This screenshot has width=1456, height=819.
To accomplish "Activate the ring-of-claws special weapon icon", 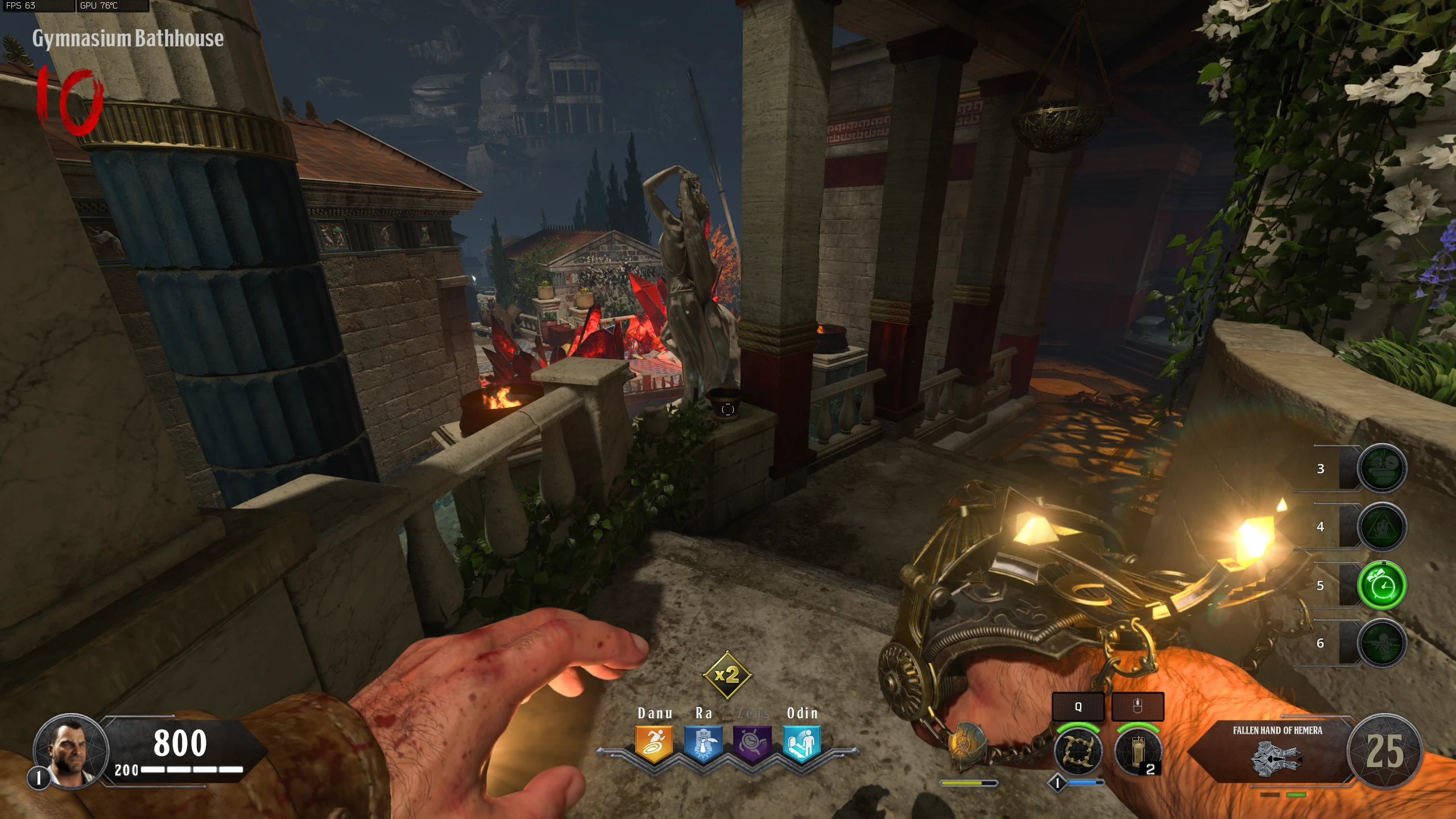I will [1077, 751].
